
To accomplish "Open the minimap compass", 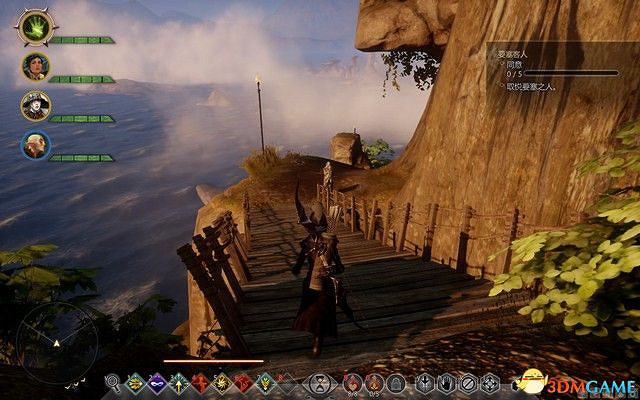I will pyautogui.click(x=62, y=336).
